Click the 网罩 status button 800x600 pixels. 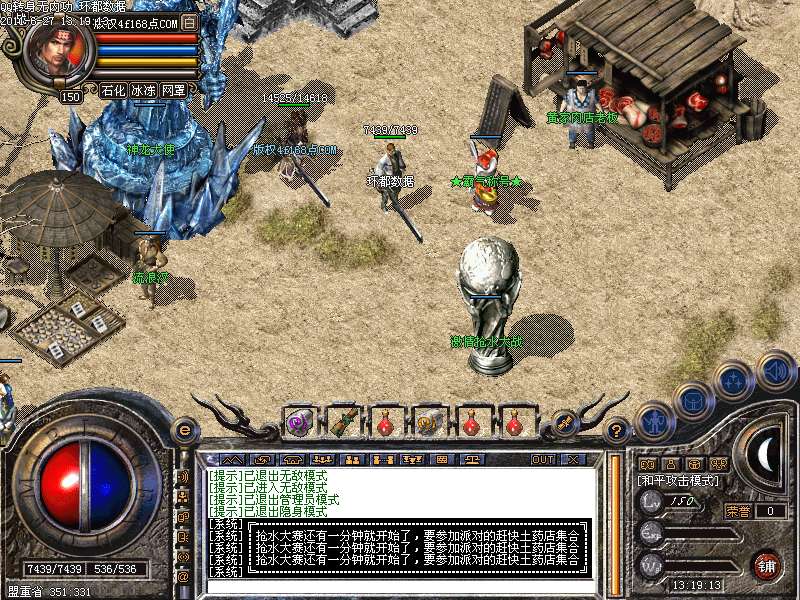click(x=173, y=90)
